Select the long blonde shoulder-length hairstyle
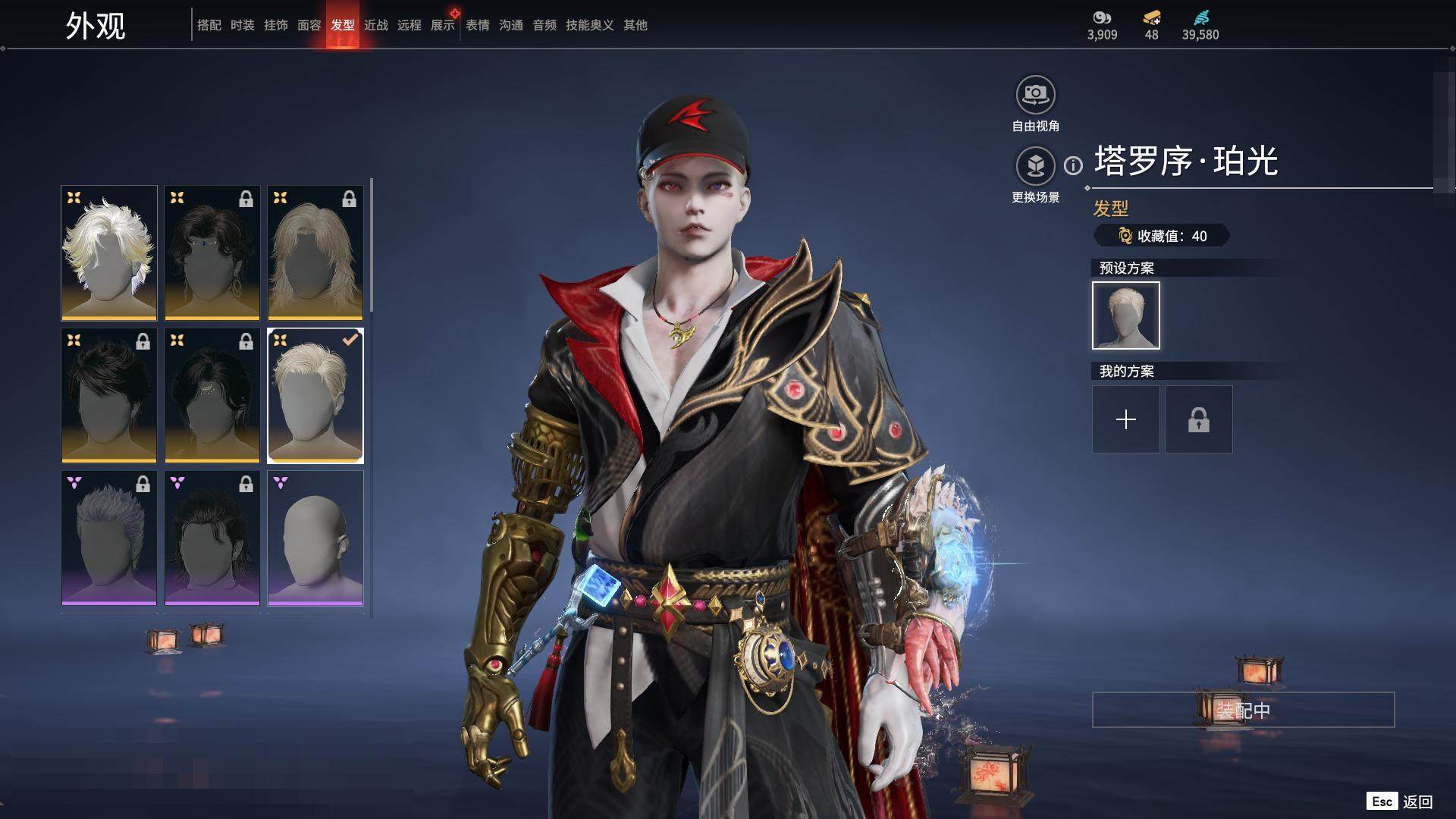Image resolution: width=1456 pixels, height=819 pixels. point(315,253)
